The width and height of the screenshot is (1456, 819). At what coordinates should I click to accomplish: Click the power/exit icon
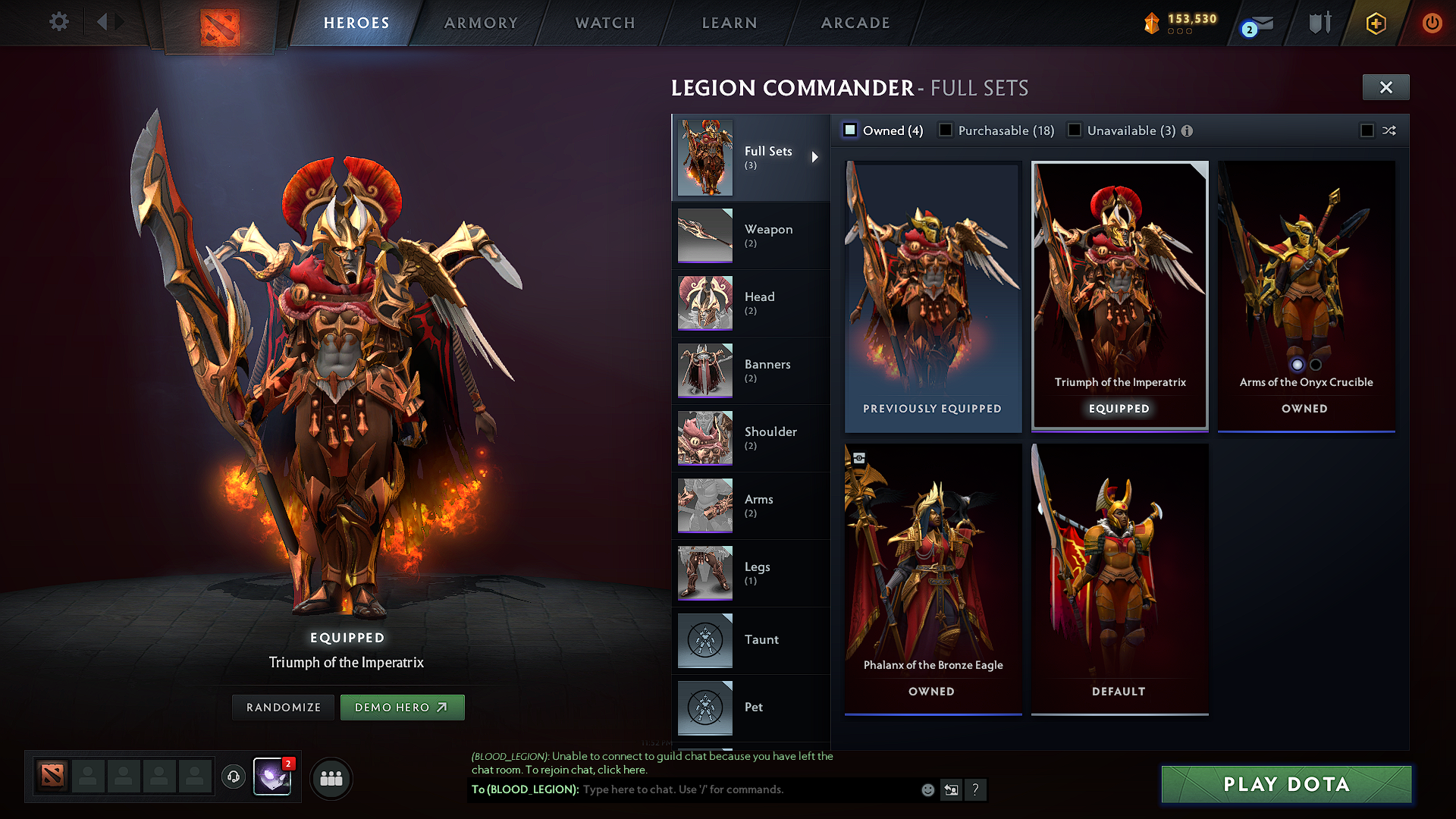coord(1432,22)
